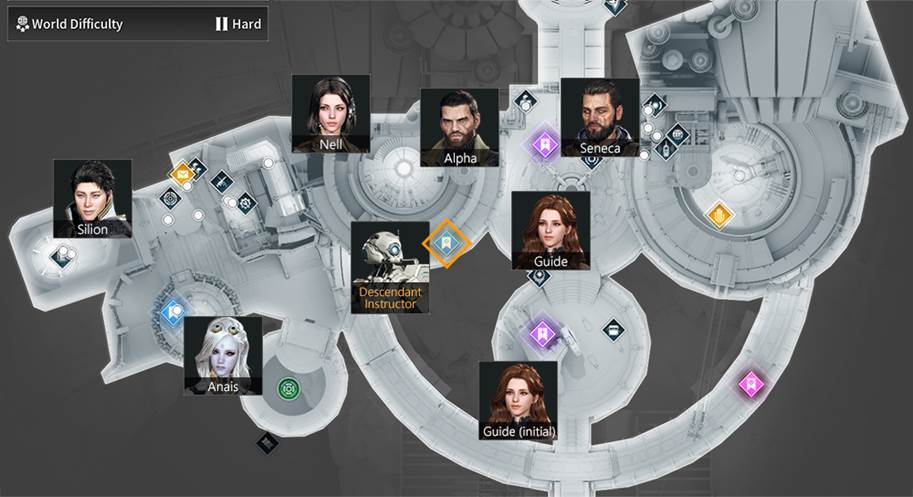The height and width of the screenshot is (497, 913).
Task: Click the yellow diamond map marker
Action: point(719,214)
